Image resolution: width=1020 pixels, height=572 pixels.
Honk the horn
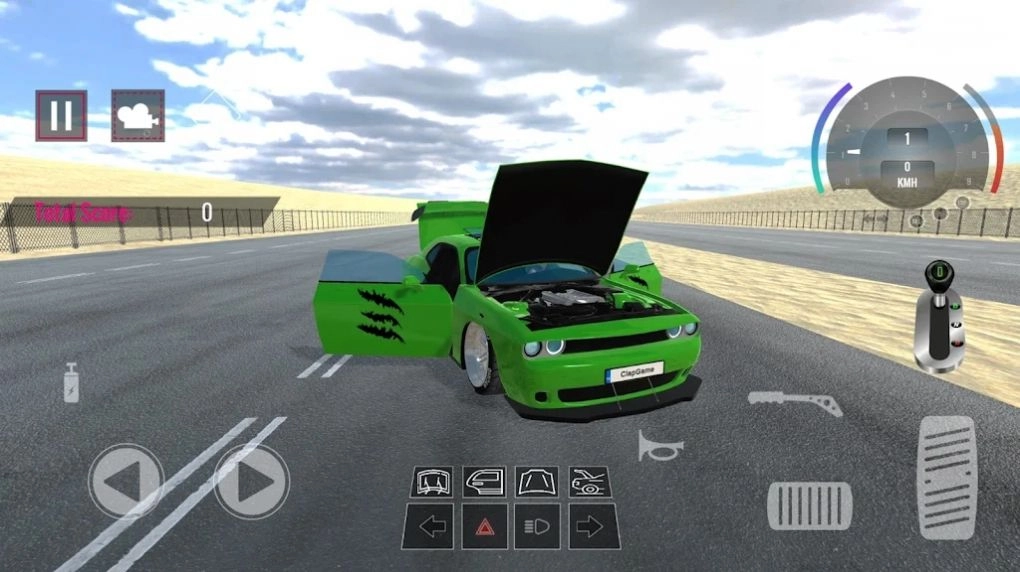[x=660, y=446]
